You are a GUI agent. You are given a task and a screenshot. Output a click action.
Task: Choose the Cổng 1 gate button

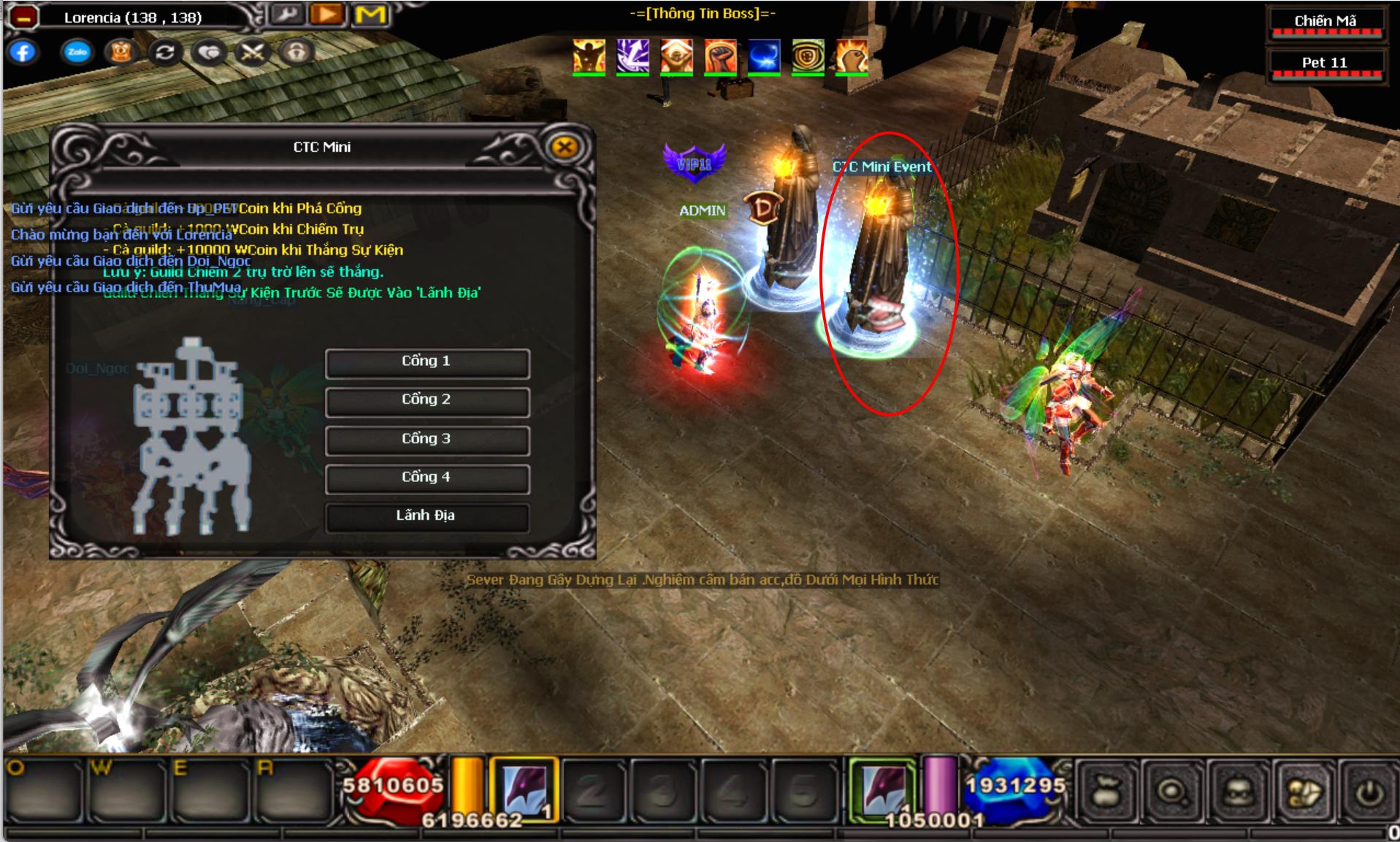point(427,362)
